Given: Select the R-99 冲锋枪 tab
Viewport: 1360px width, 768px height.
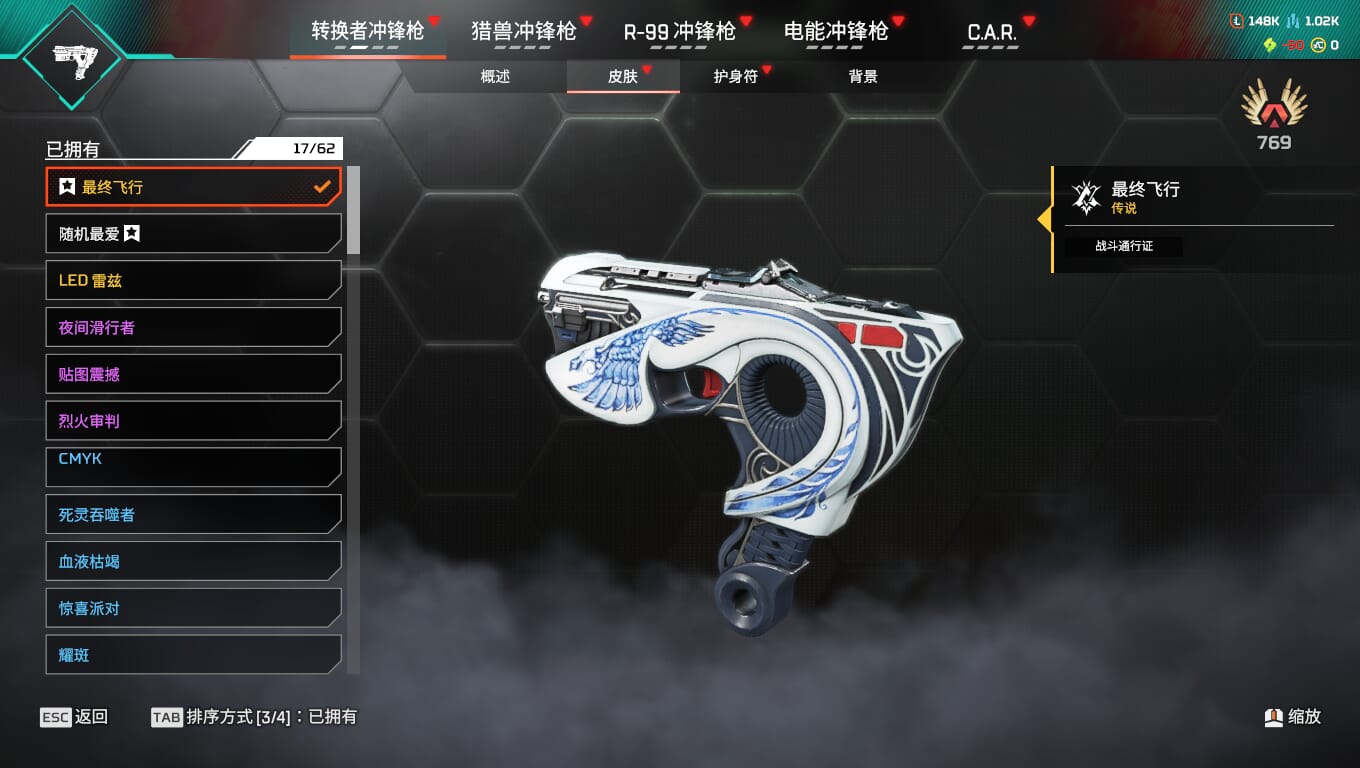Looking at the screenshot, I should coord(679,31).
